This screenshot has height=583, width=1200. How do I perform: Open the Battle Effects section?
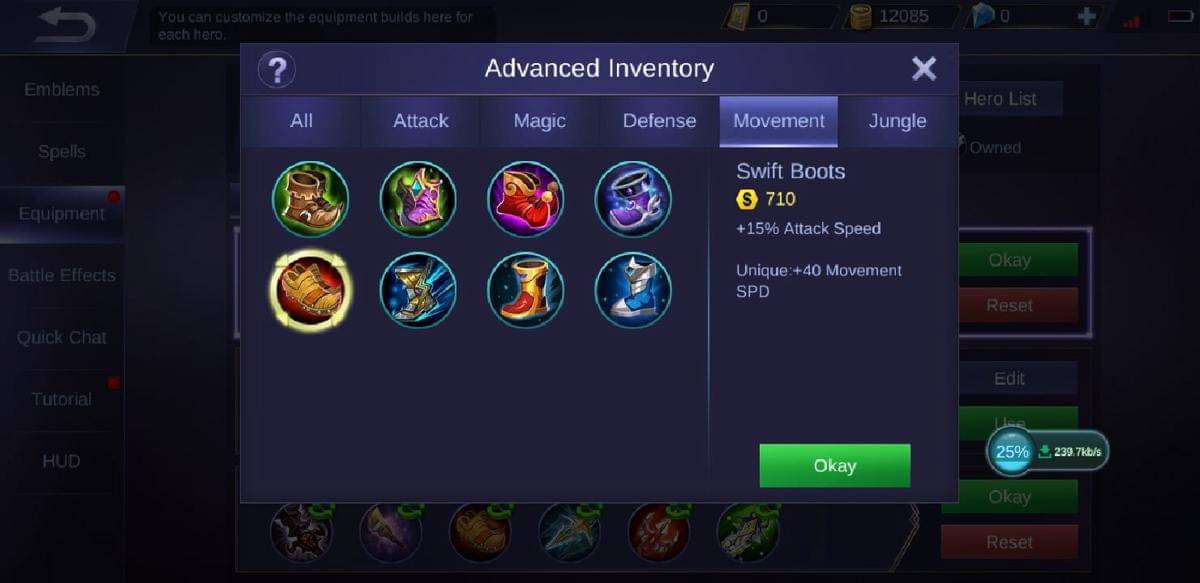[62, 275]
